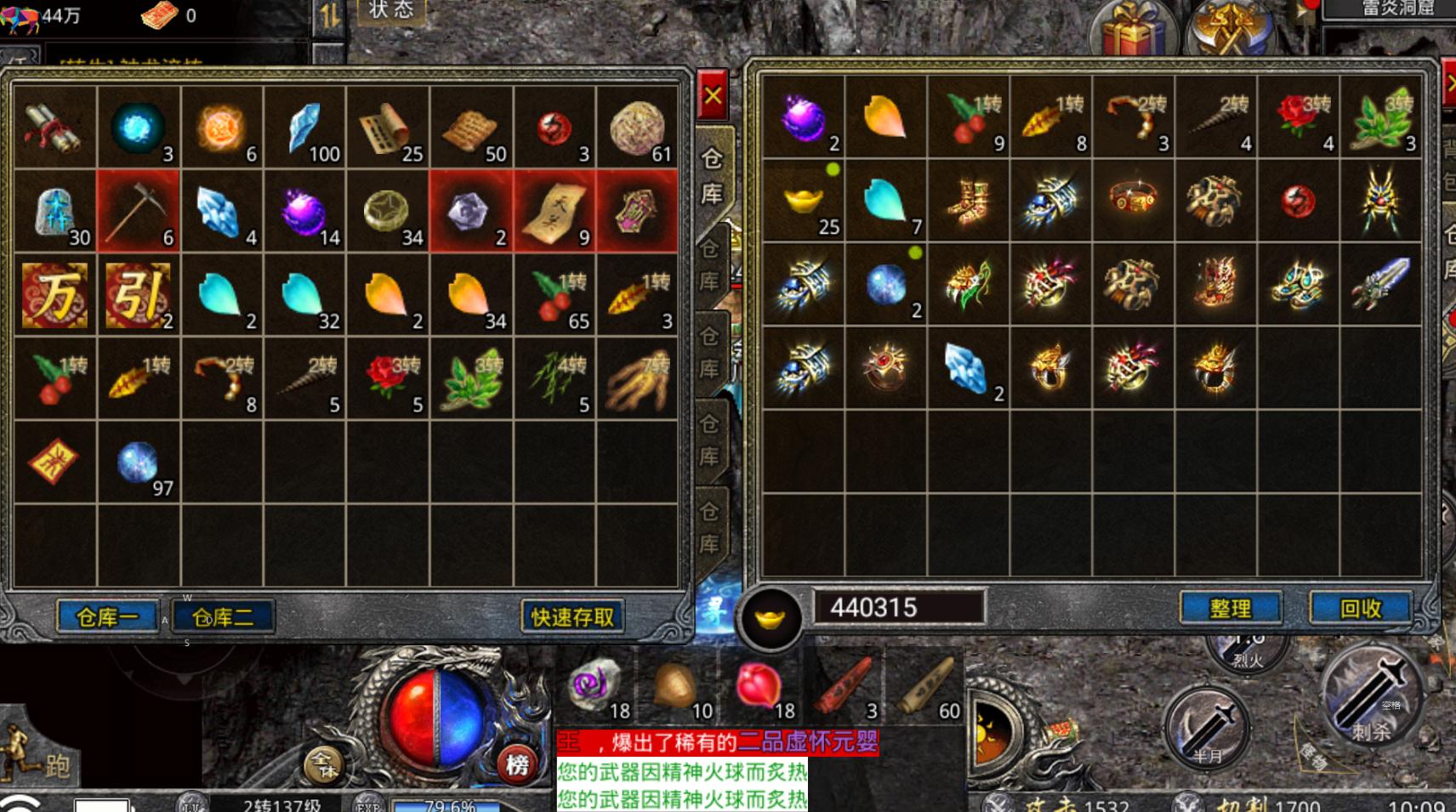Select the 万 character token in warehouse

tap(55, 294)
